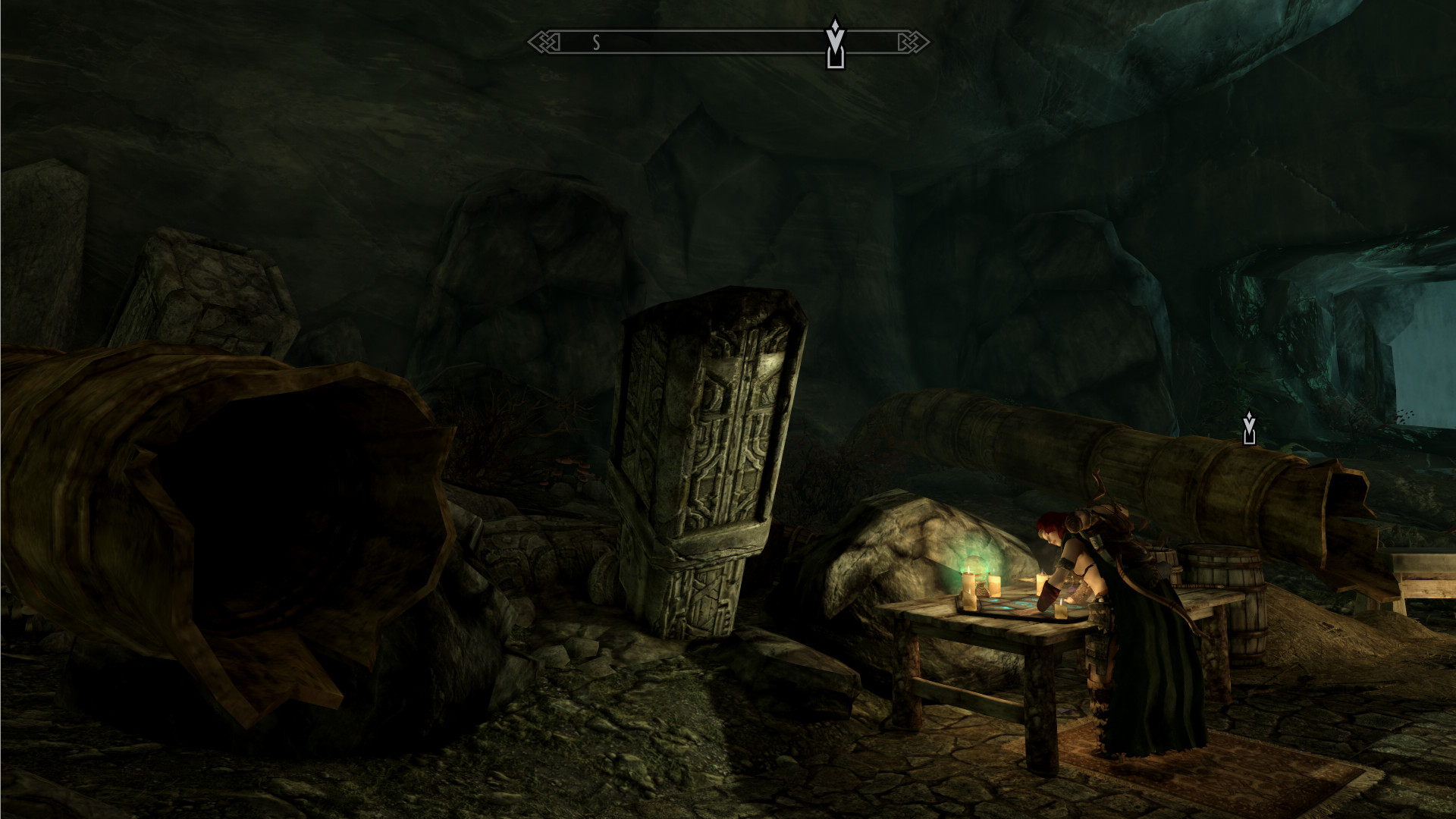Screen dimensions: 1456x819
Task: Select the floating quest objective marker
Action: coord(1249,428)
